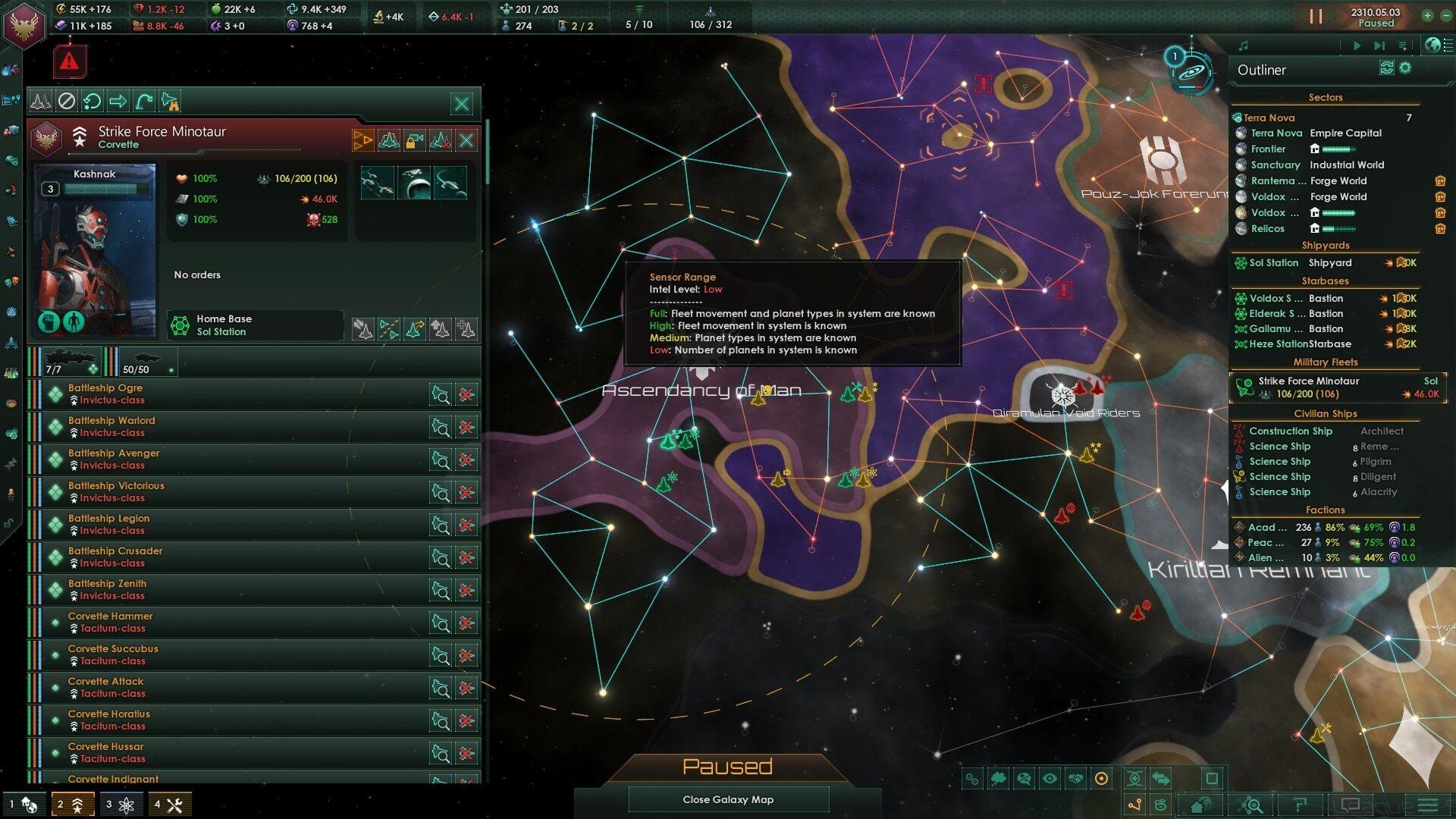
Task: Close the fleet panel with the X
Action: (461, 103)
